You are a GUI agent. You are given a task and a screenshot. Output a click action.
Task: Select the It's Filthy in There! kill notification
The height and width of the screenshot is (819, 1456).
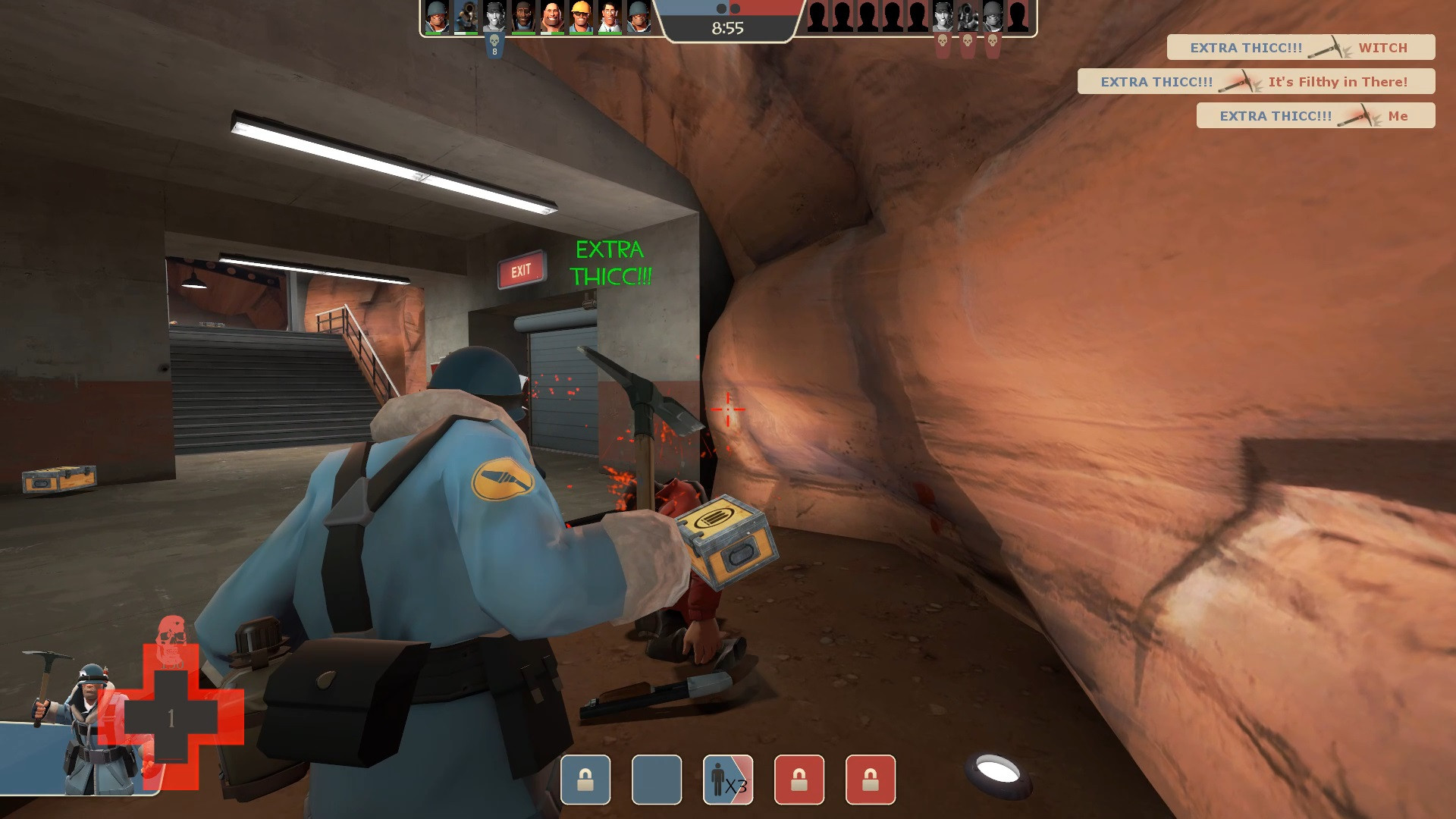[1337, 81]
